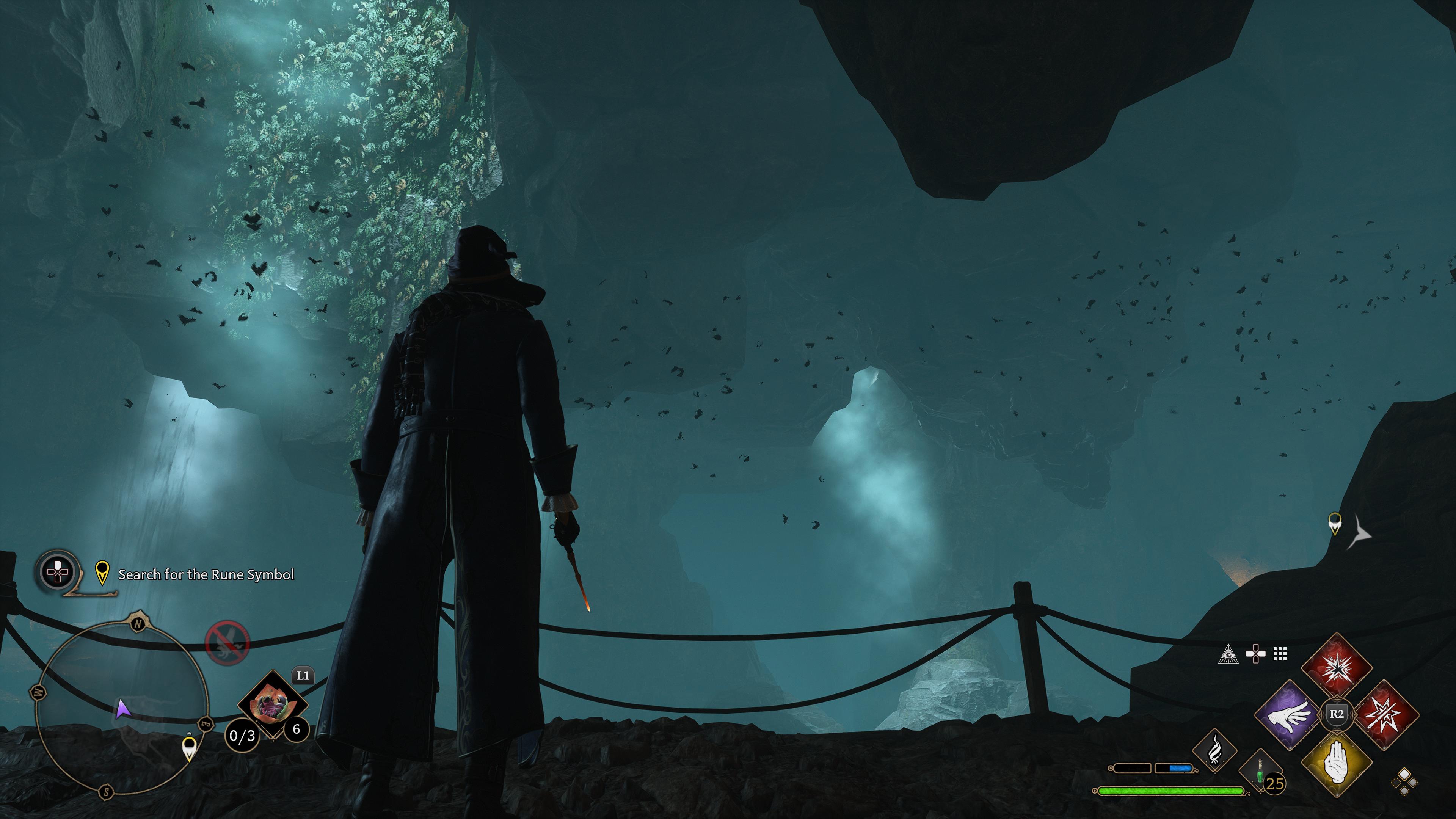
Task: Click the red no-flying restriction icon
Action: 227,643
